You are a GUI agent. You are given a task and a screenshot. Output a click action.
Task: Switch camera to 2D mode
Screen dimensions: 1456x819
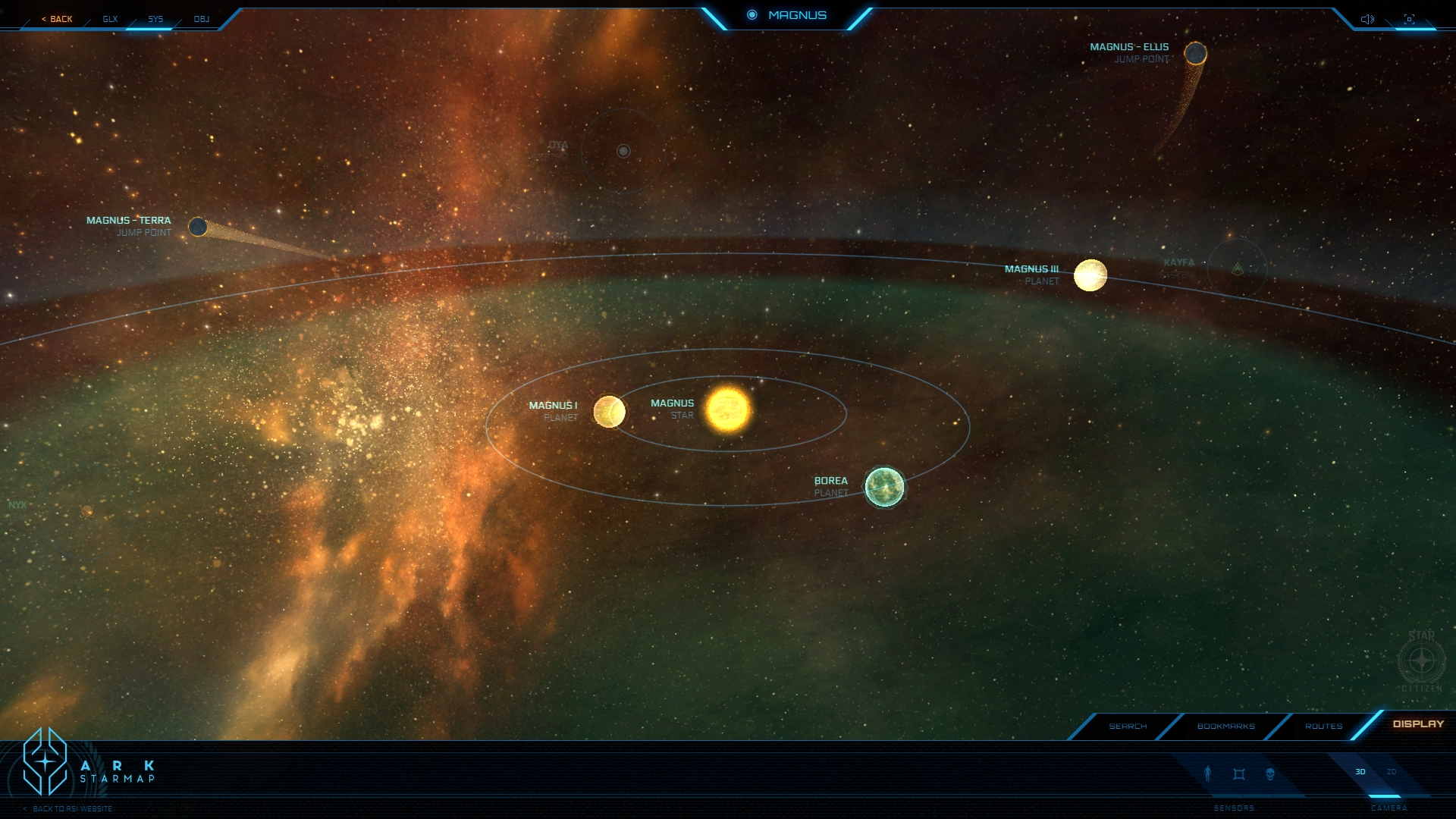pyautogui.click(x=1392, y=772)
